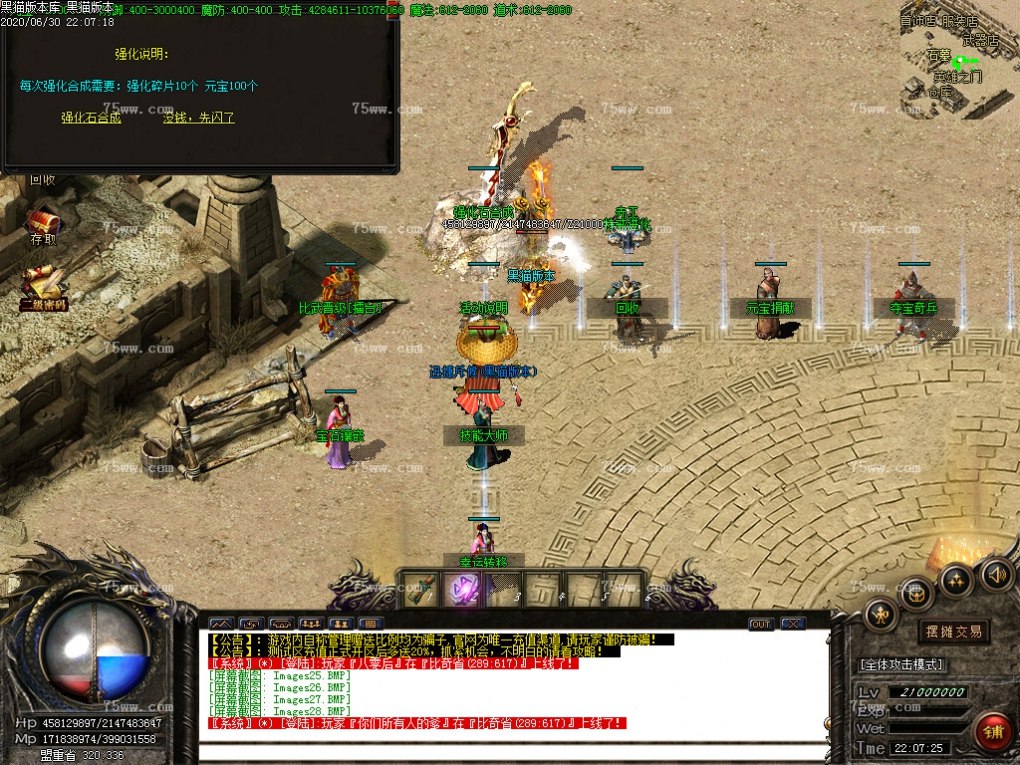Close the chat panel with X button

[793, 624]
